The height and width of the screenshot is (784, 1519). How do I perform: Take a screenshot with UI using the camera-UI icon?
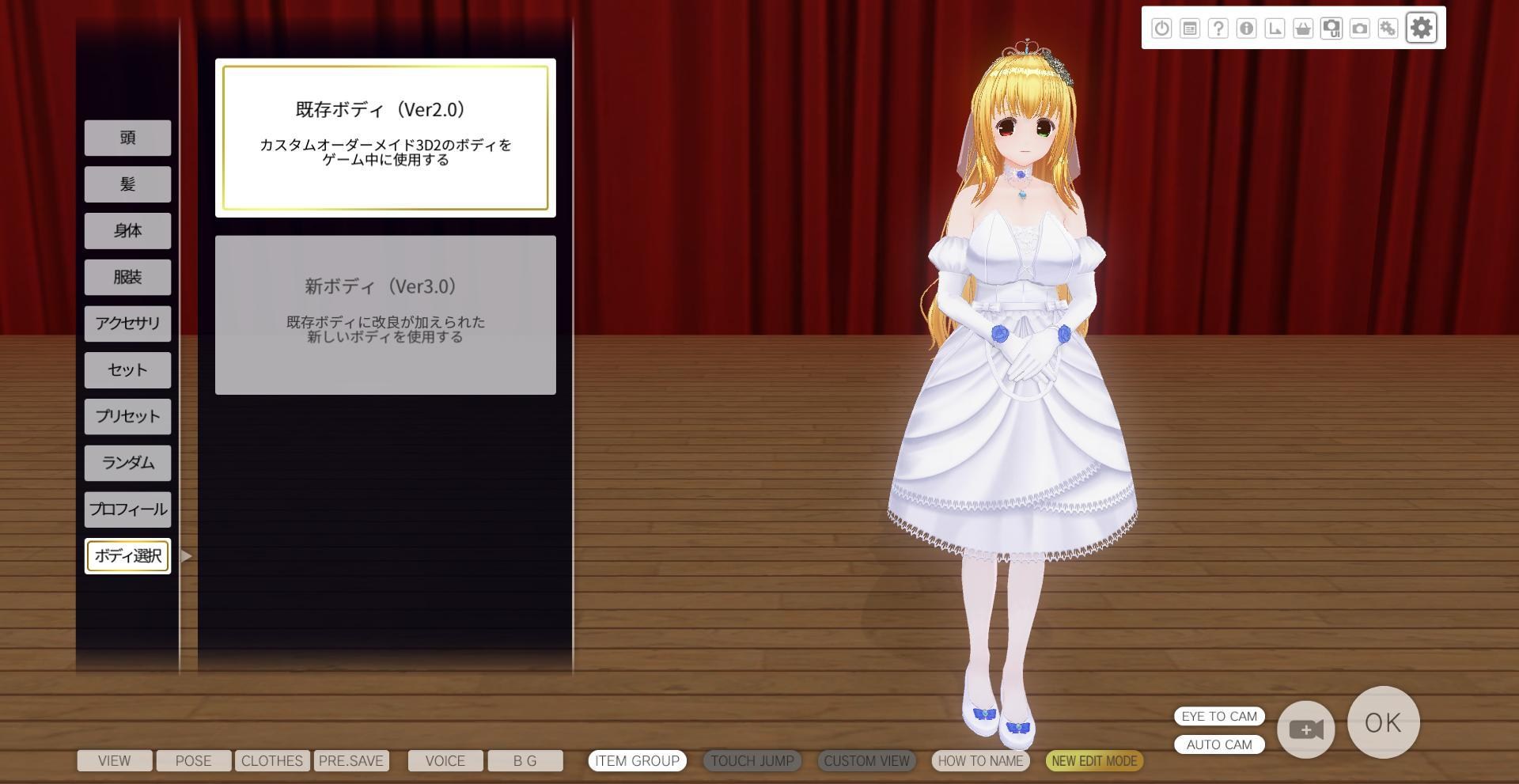coord(1333,28)
